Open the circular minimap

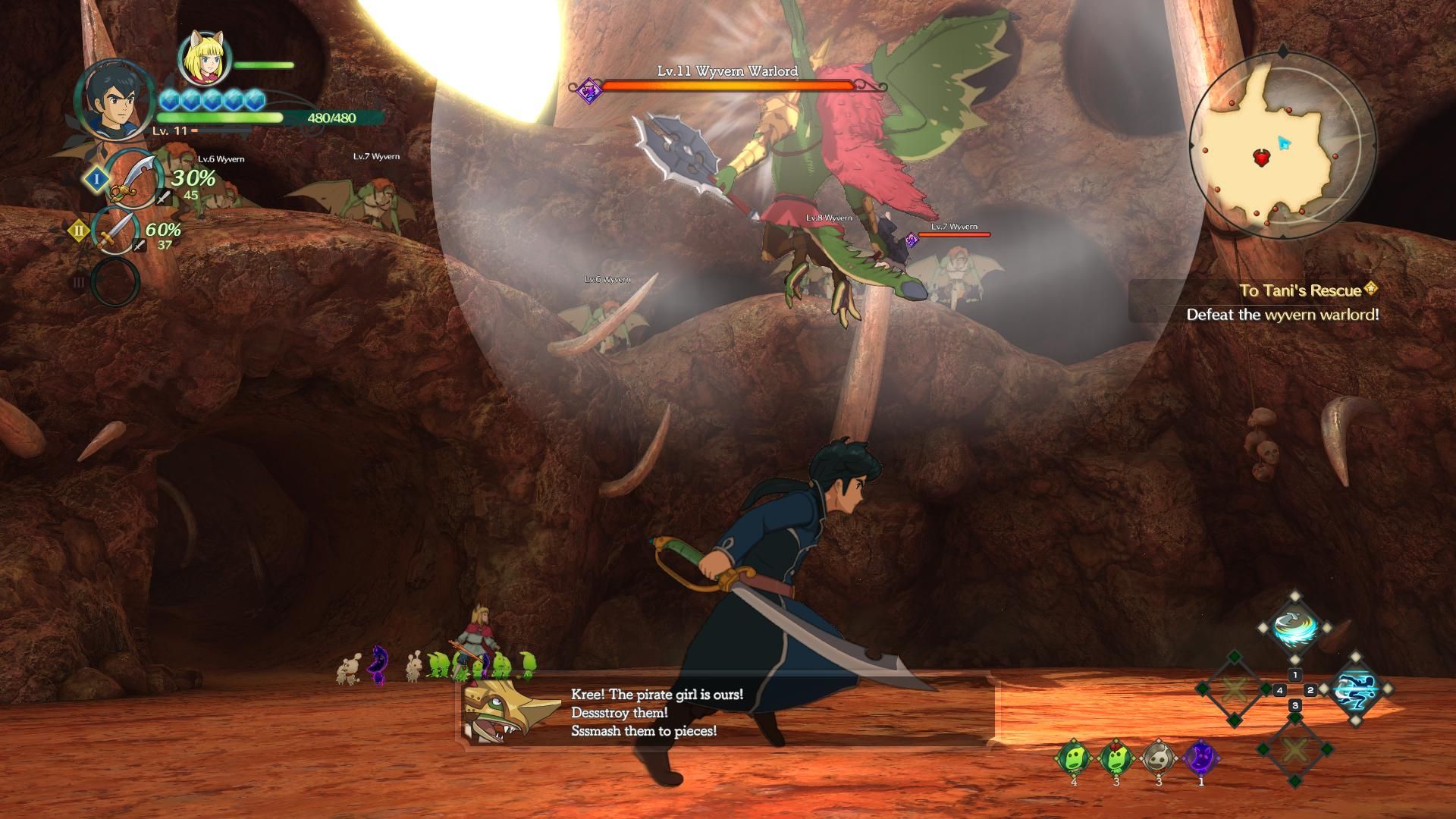[x=1282, y=146]
